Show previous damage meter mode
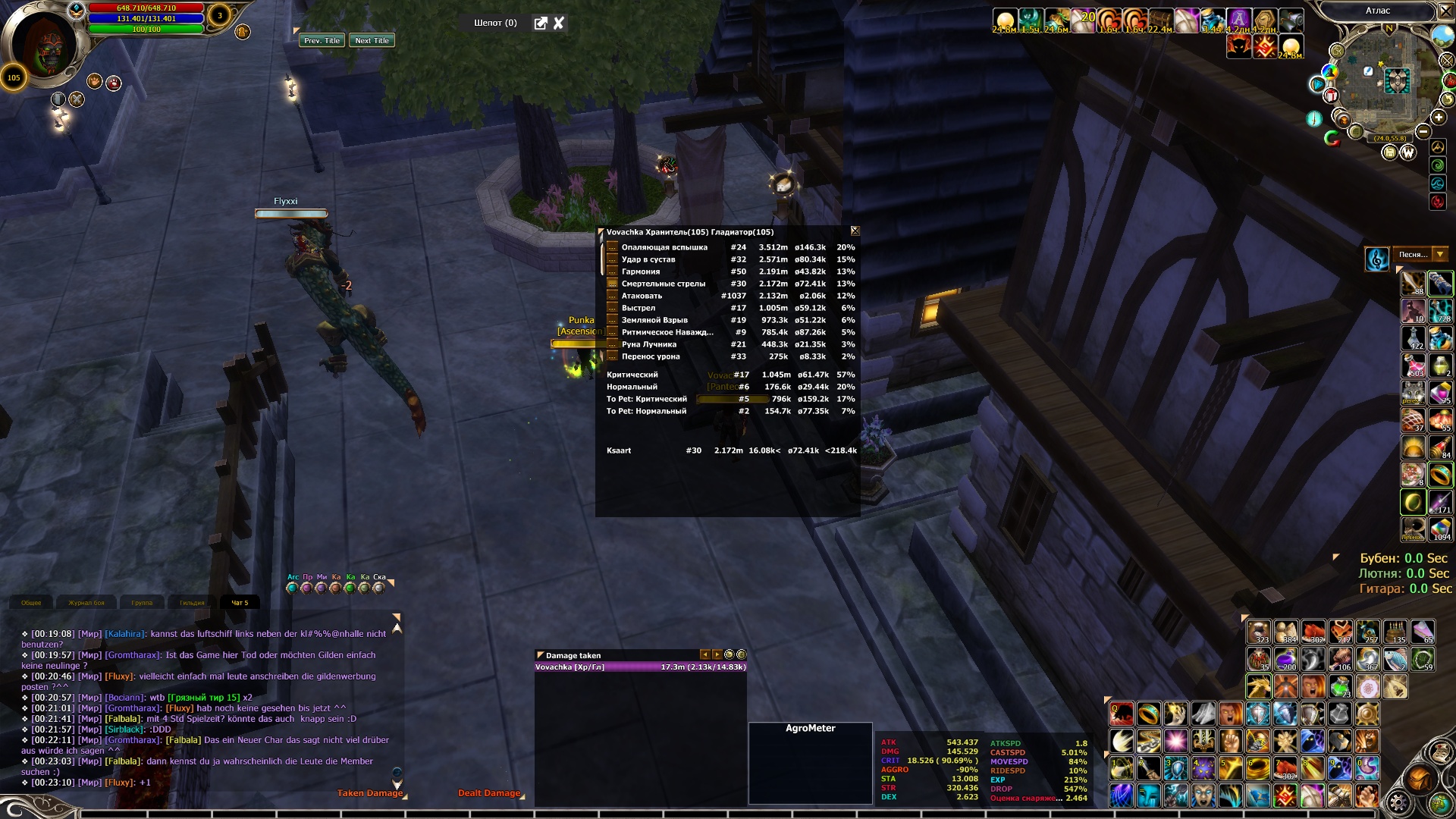Viewport: 1456px width, 819px height. point(704,655)
